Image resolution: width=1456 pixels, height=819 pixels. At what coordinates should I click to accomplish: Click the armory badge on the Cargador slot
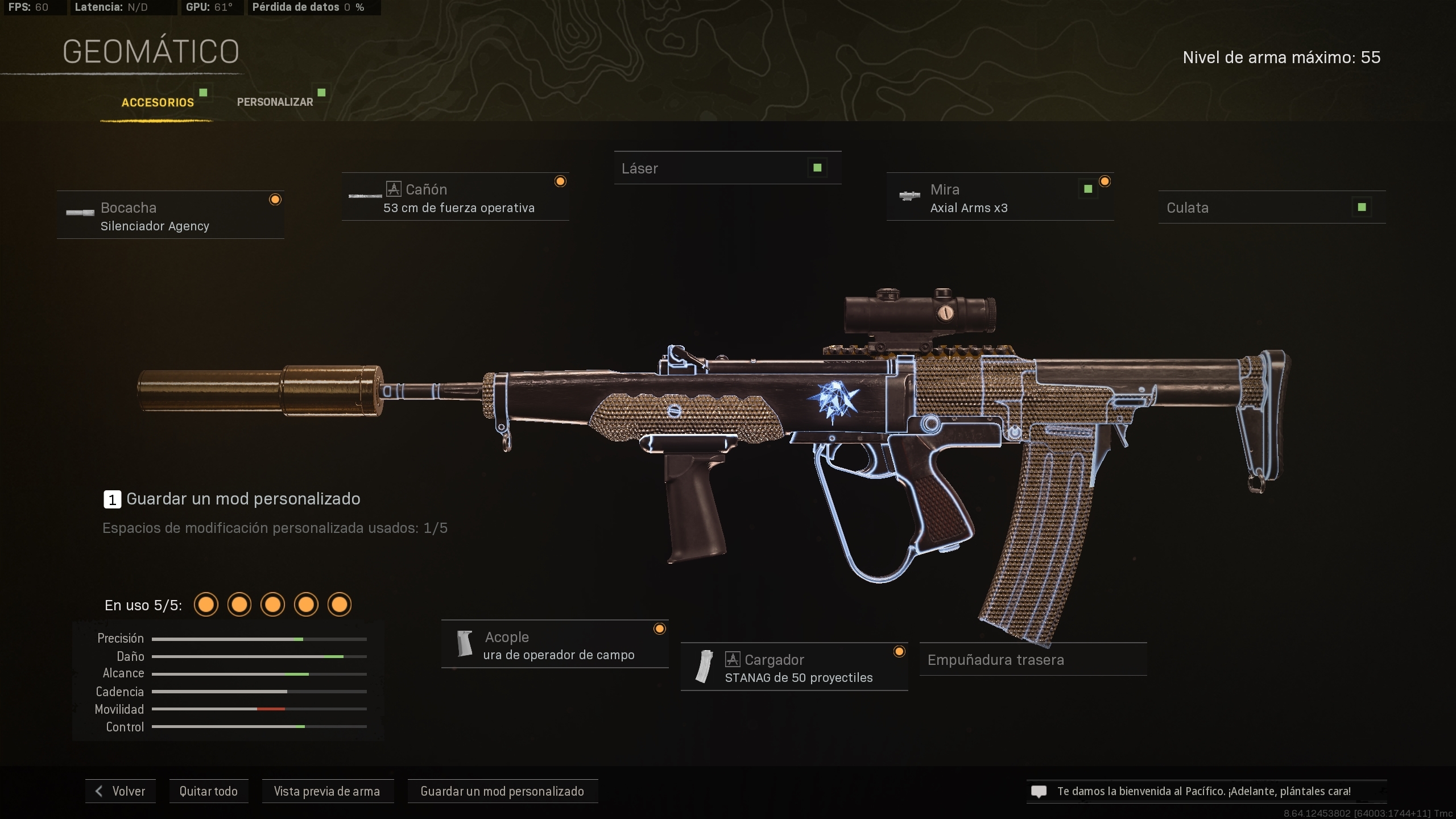pos(734,659)
